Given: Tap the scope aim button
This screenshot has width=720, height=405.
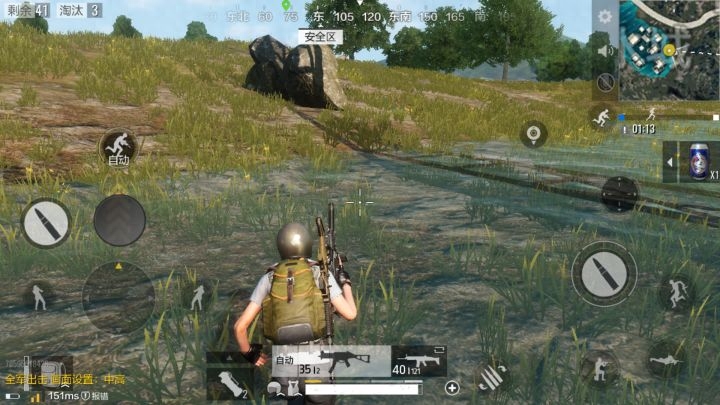Looking at the screenshot, I should point(620,193).
